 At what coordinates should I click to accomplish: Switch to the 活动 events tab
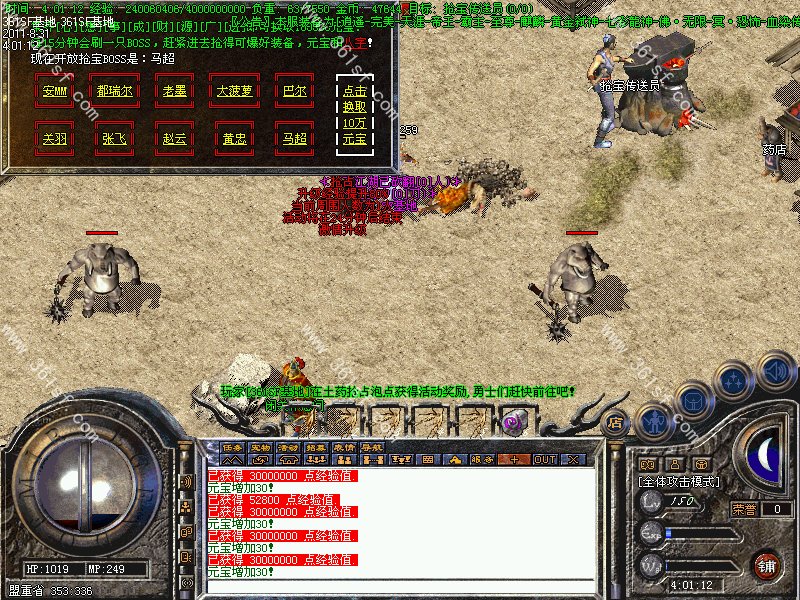tap(288, 446)
